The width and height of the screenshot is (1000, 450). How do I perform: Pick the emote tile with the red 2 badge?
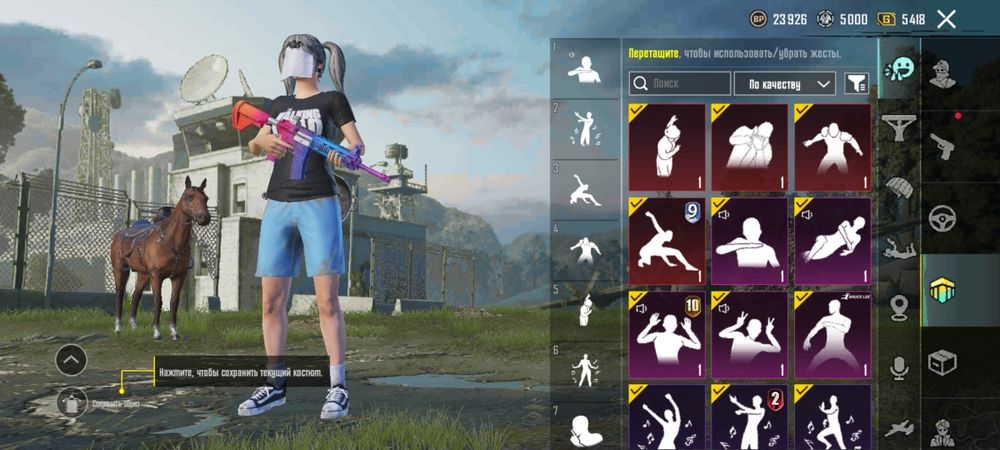pos(750,417)
